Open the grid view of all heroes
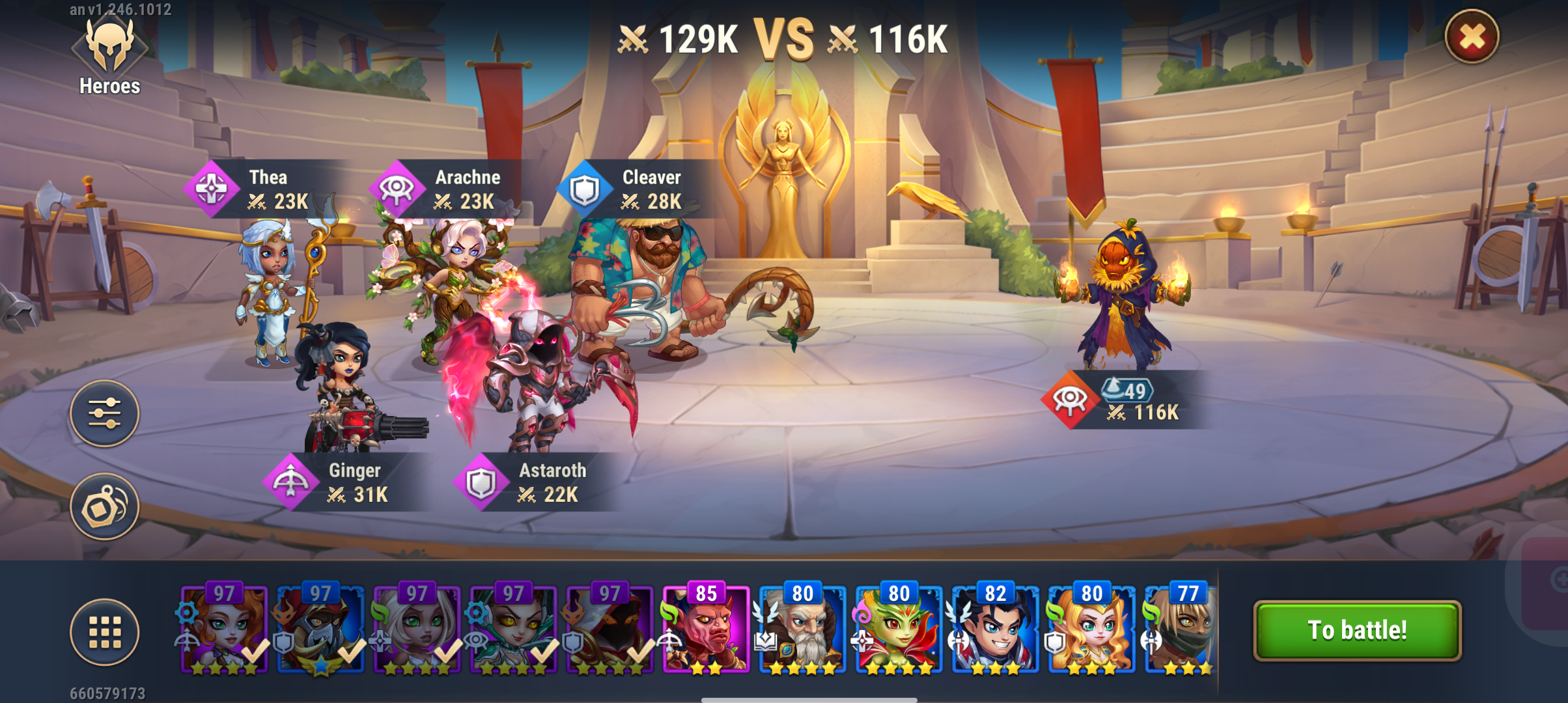This screenshot has width=1568, height=703. pyautogui.click(x=104, y=631)
